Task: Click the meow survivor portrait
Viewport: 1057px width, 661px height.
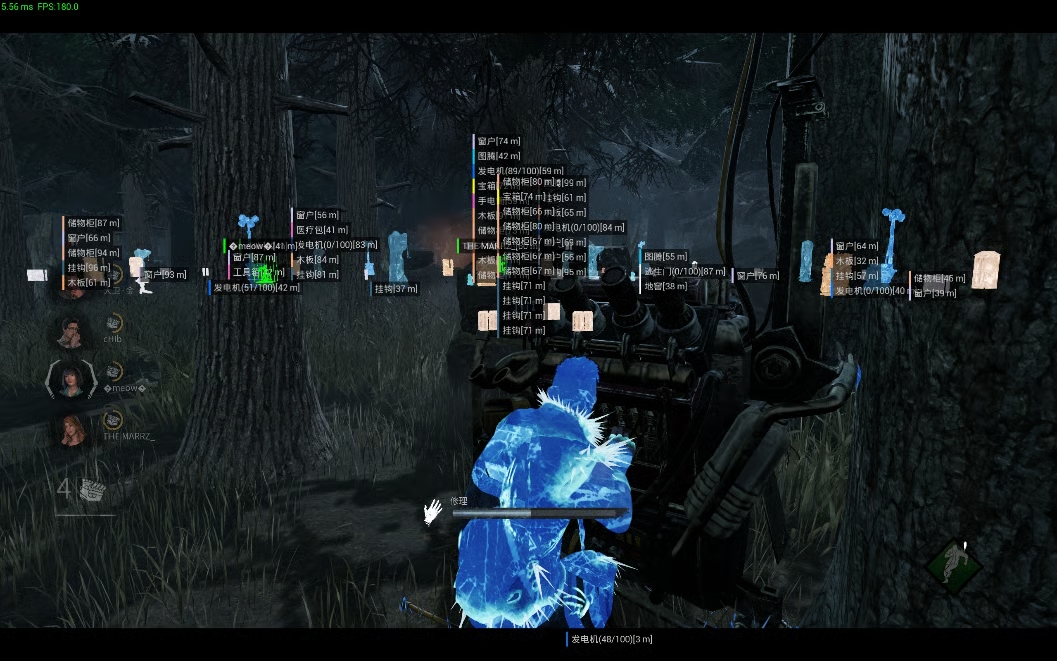Action: 71,379
